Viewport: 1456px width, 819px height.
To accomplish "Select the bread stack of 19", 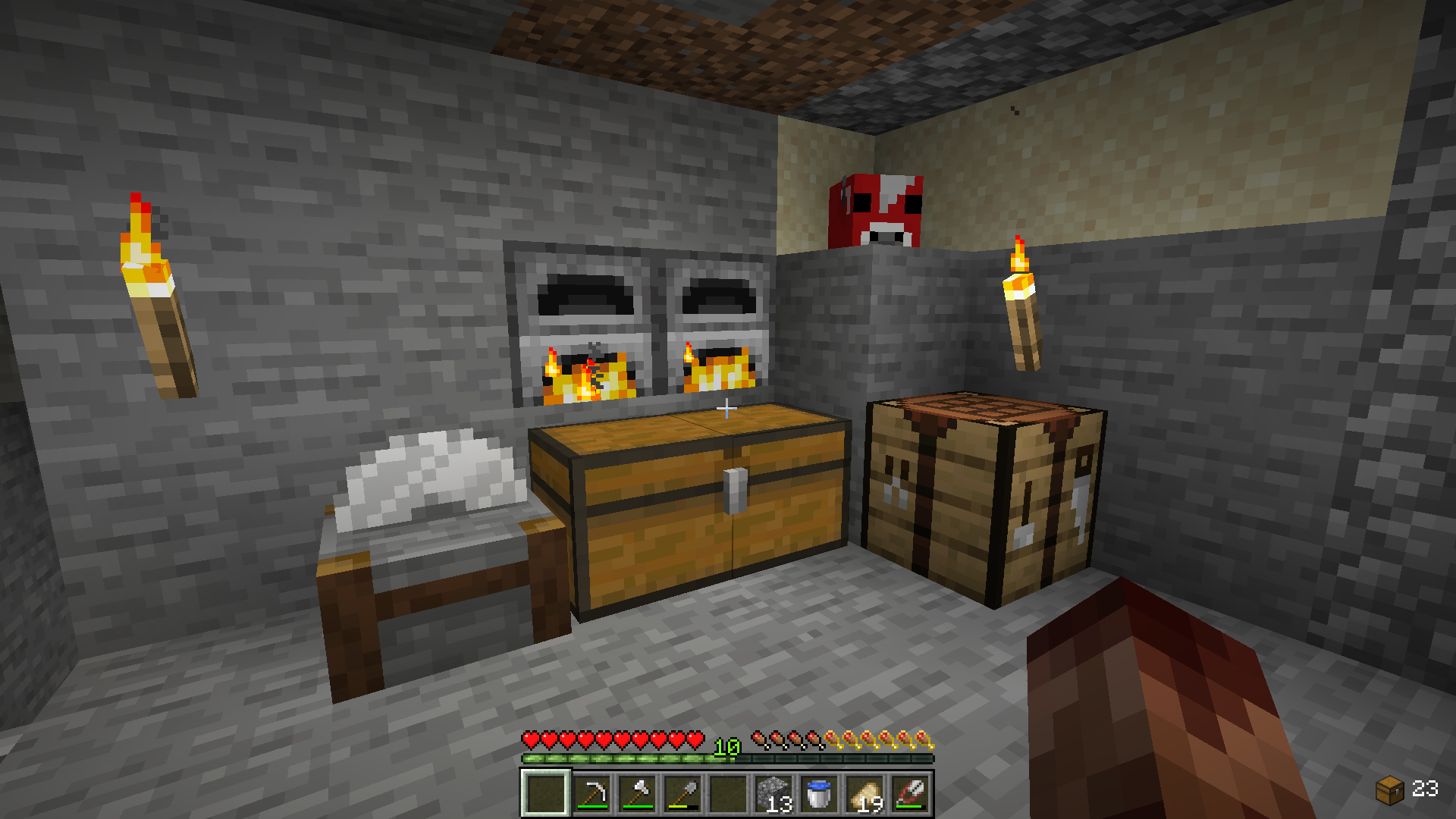I will coord(864,793).
